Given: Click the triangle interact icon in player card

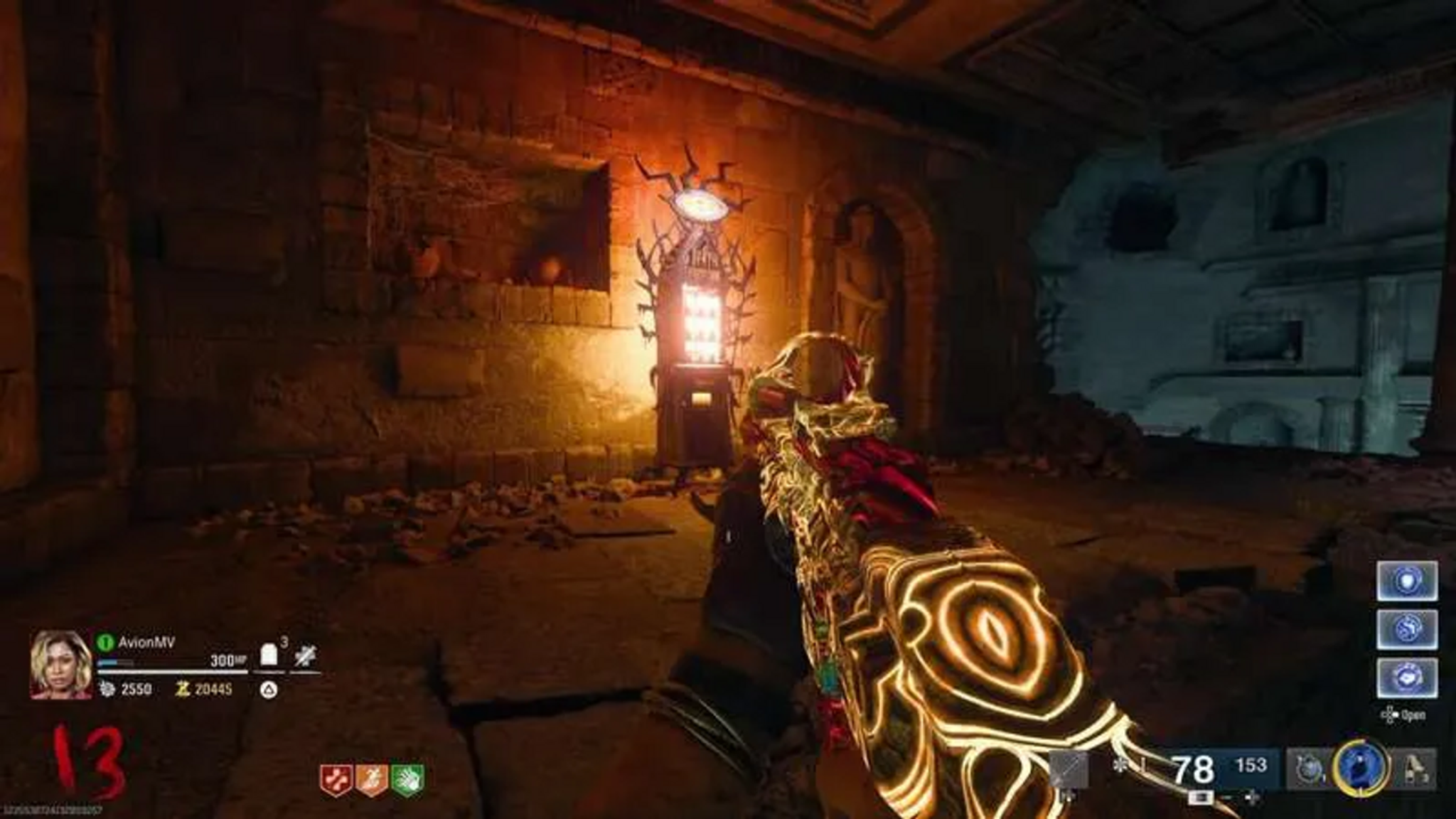Looking at the screenshot, I should pos(269,690).
